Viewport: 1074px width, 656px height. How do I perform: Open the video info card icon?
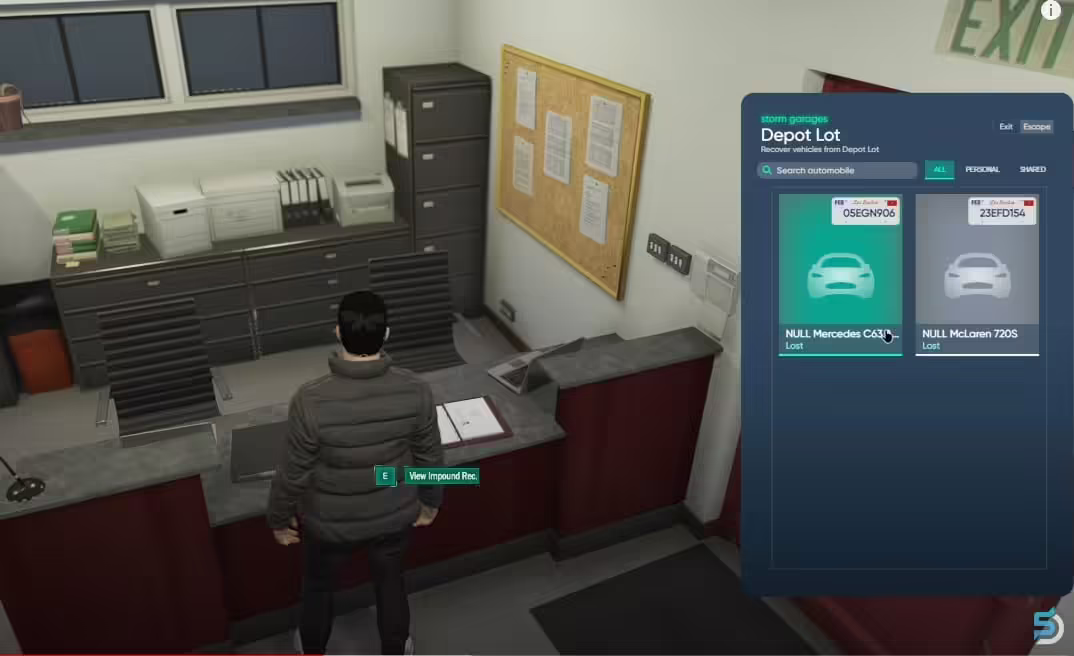pyautogui.click(x=1050, y=10)
